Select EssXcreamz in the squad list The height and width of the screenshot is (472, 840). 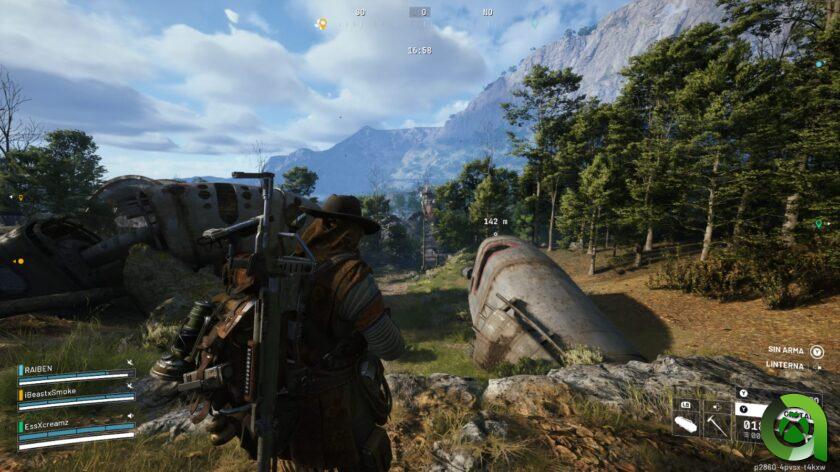coord(50,426)
